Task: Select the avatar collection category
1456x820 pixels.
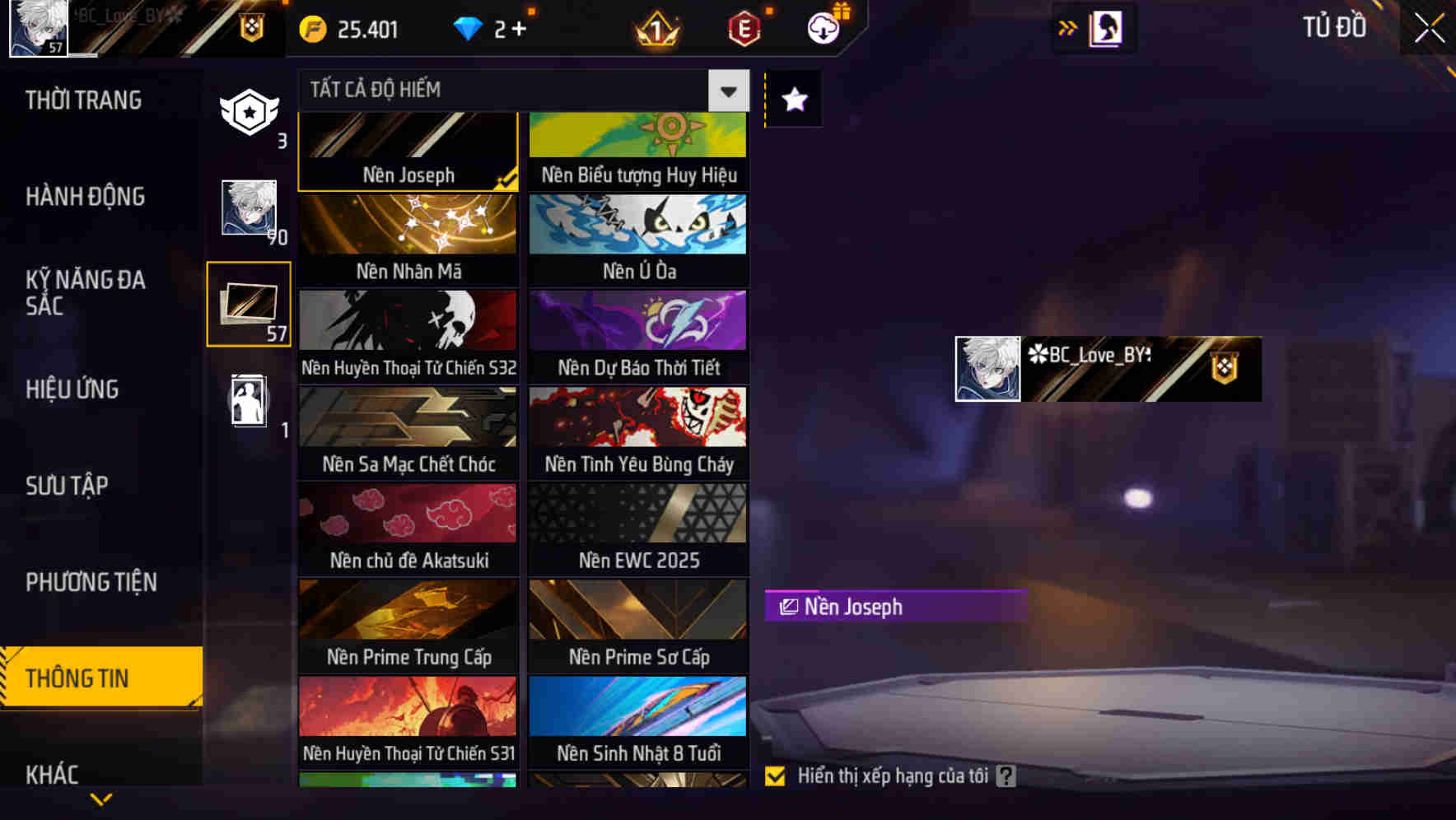Action: (248, 208)
